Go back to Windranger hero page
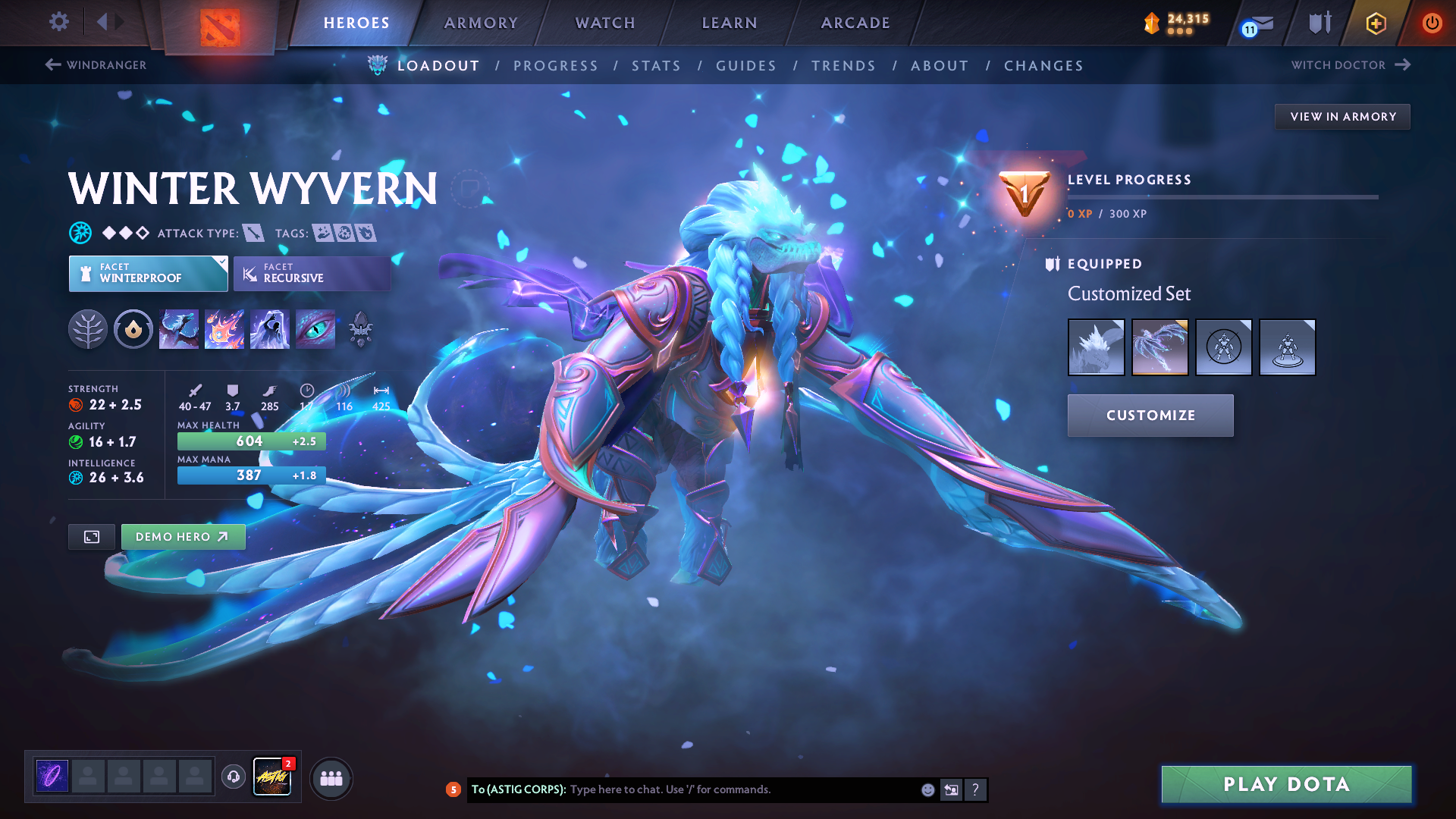 click(95, 65)
